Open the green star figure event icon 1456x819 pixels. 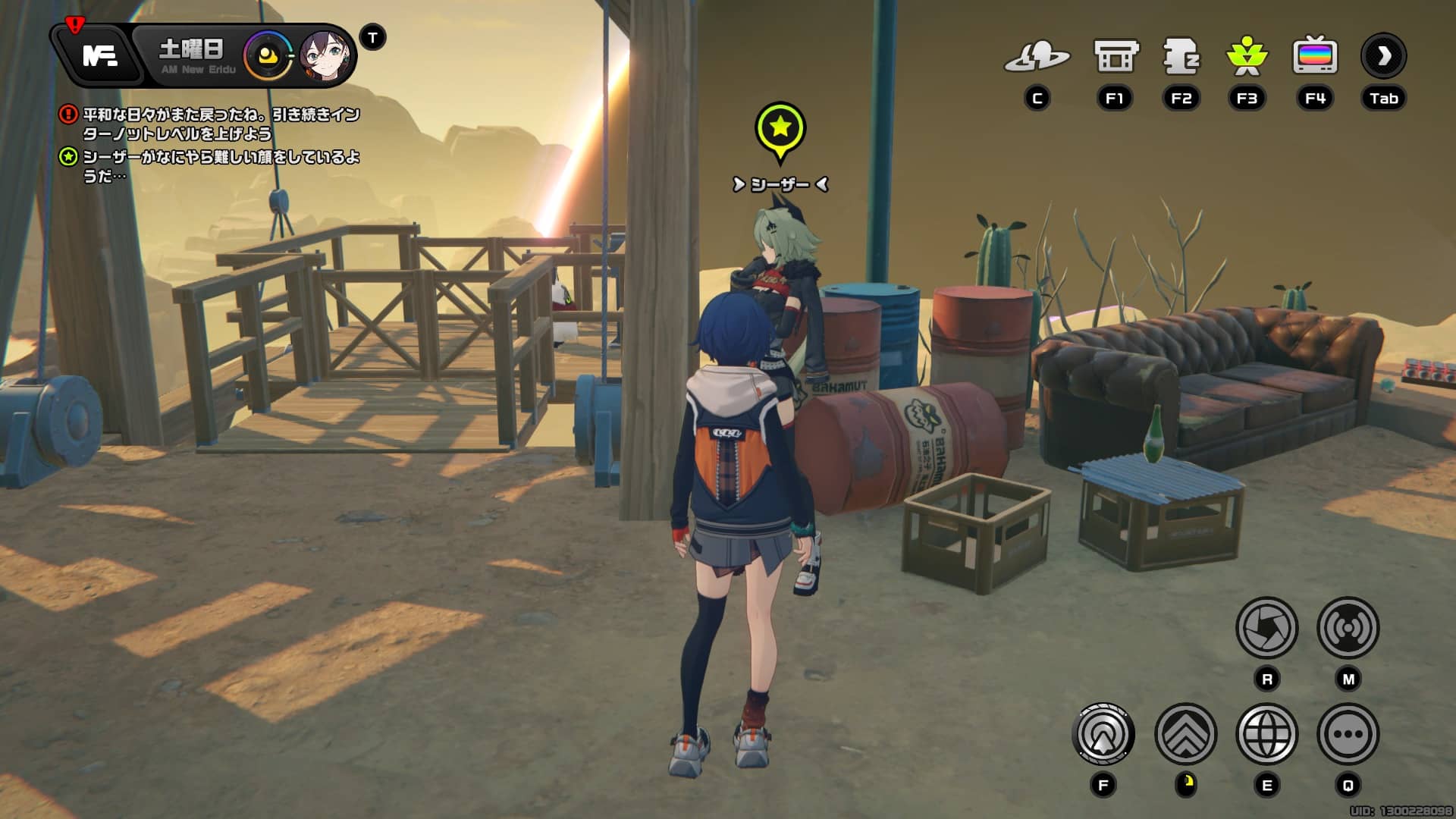tap(1247, 56)
